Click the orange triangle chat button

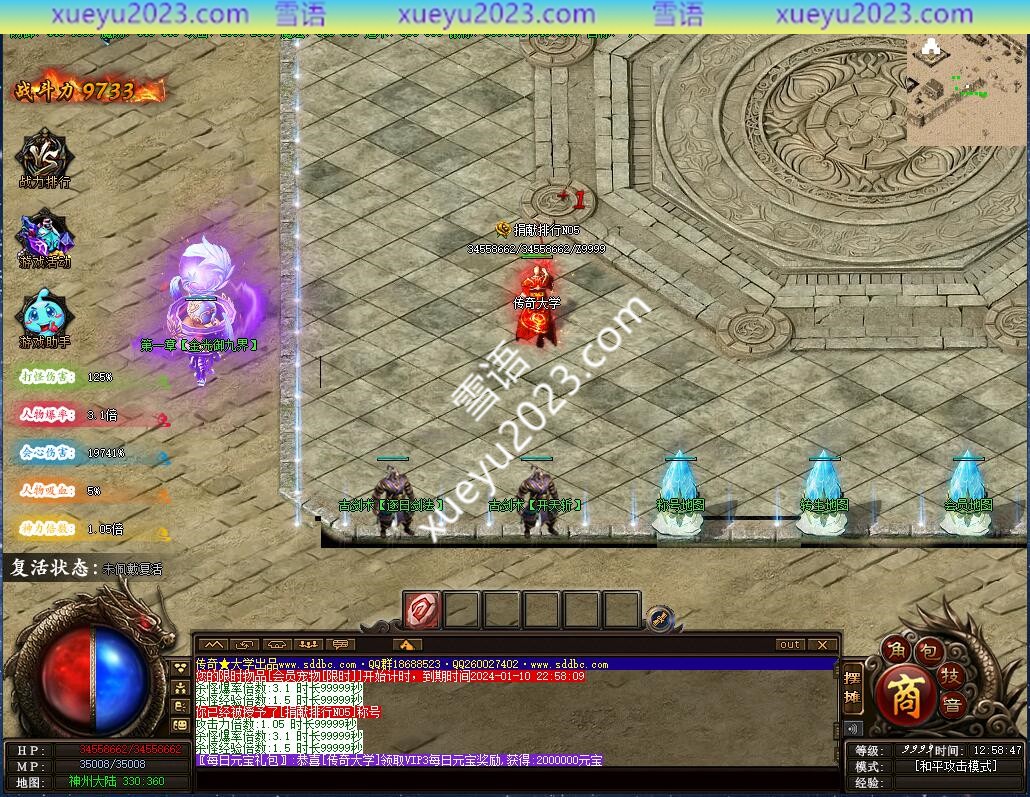click(407, 645)
